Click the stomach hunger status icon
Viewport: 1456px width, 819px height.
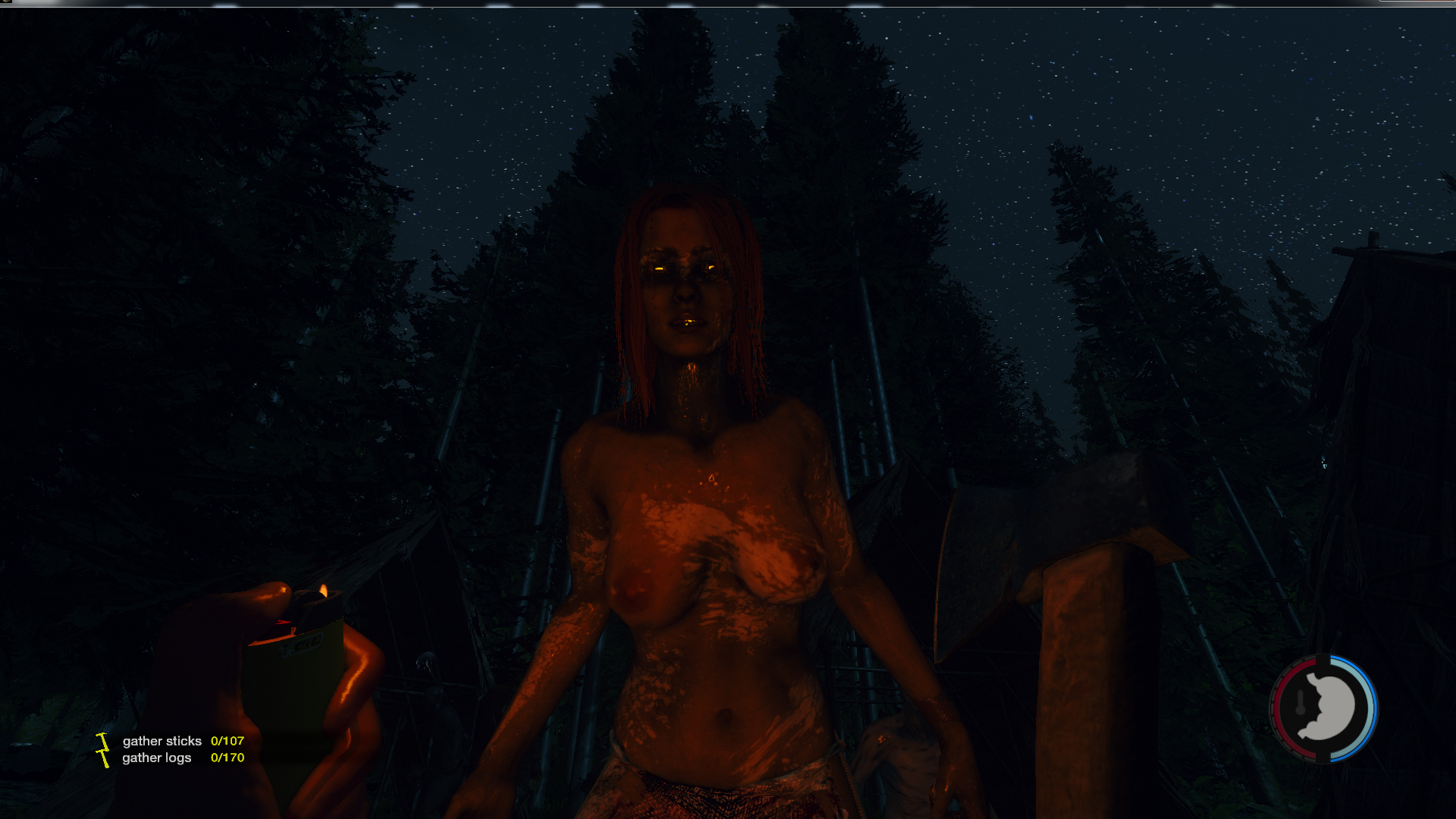(1325, 708)
